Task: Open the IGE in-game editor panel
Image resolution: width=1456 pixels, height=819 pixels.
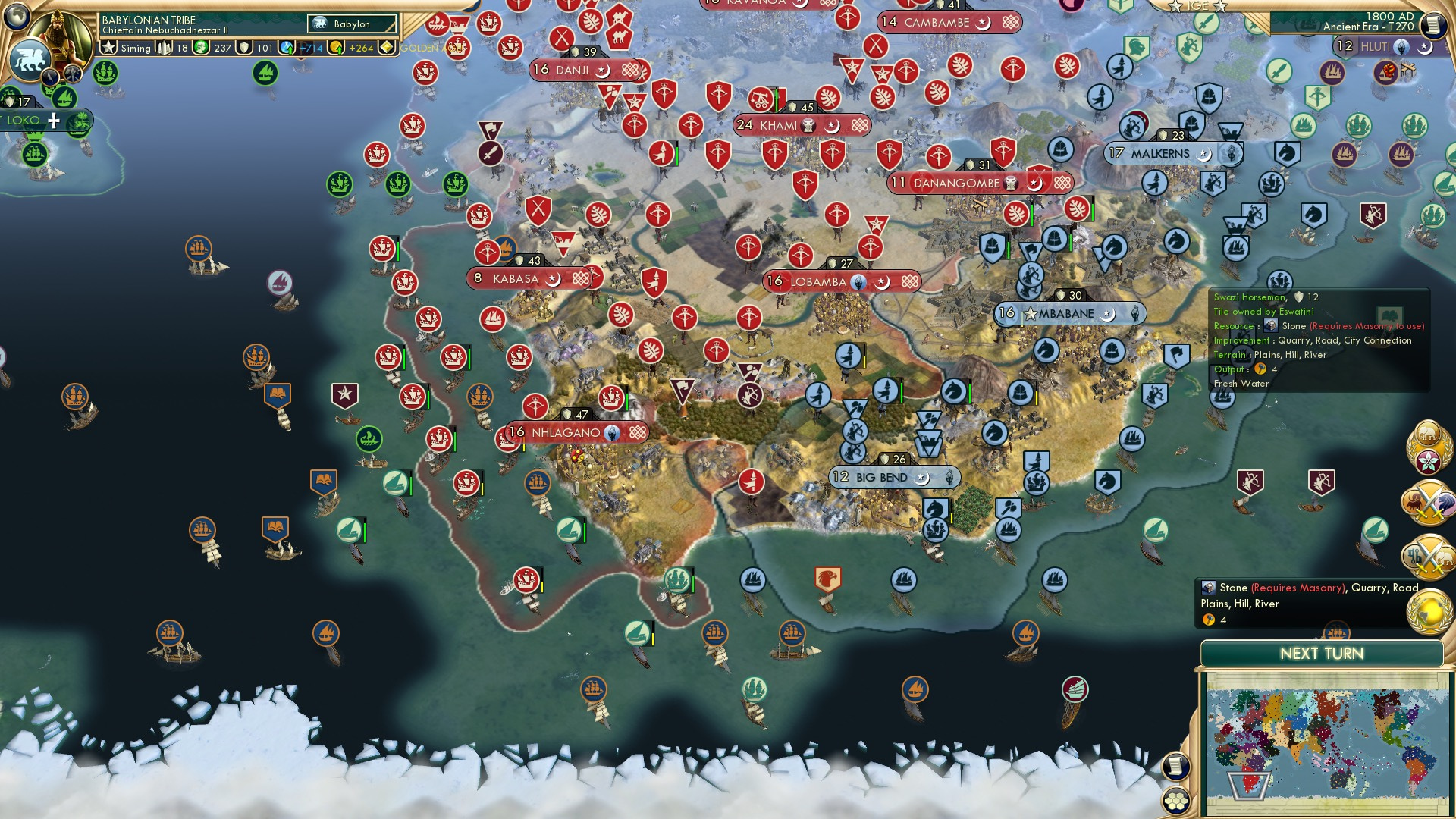Action: click(1197, 6)
